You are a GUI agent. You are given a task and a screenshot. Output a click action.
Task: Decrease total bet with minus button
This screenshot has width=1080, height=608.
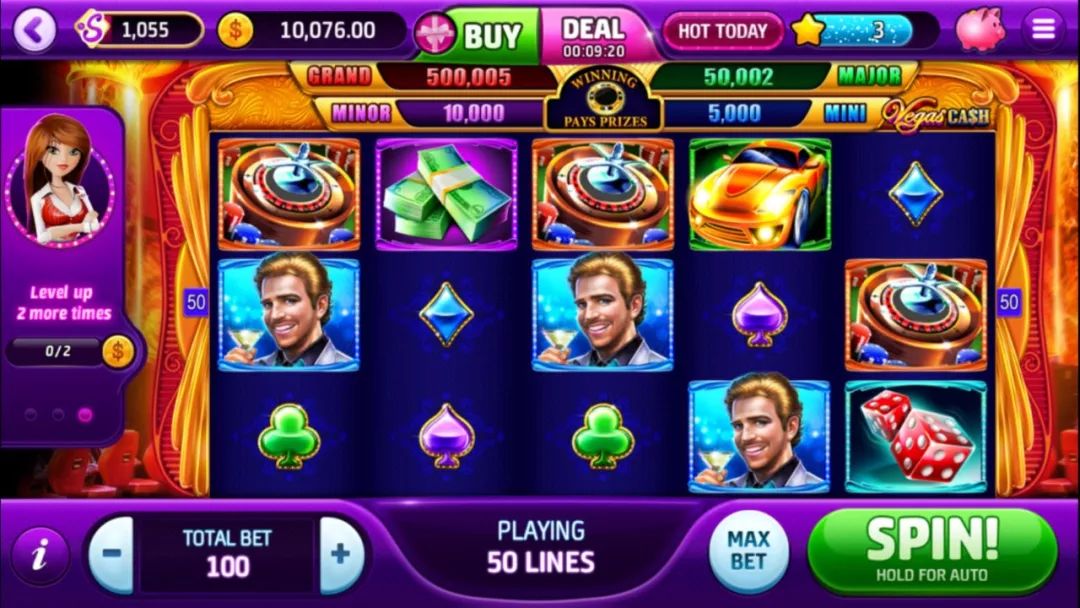coord(111,553)
